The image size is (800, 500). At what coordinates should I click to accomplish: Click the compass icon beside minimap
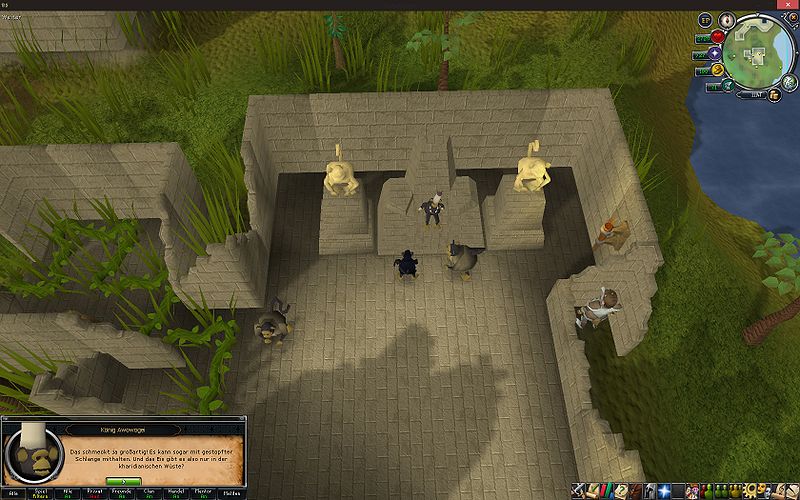(x=725, y=17)
